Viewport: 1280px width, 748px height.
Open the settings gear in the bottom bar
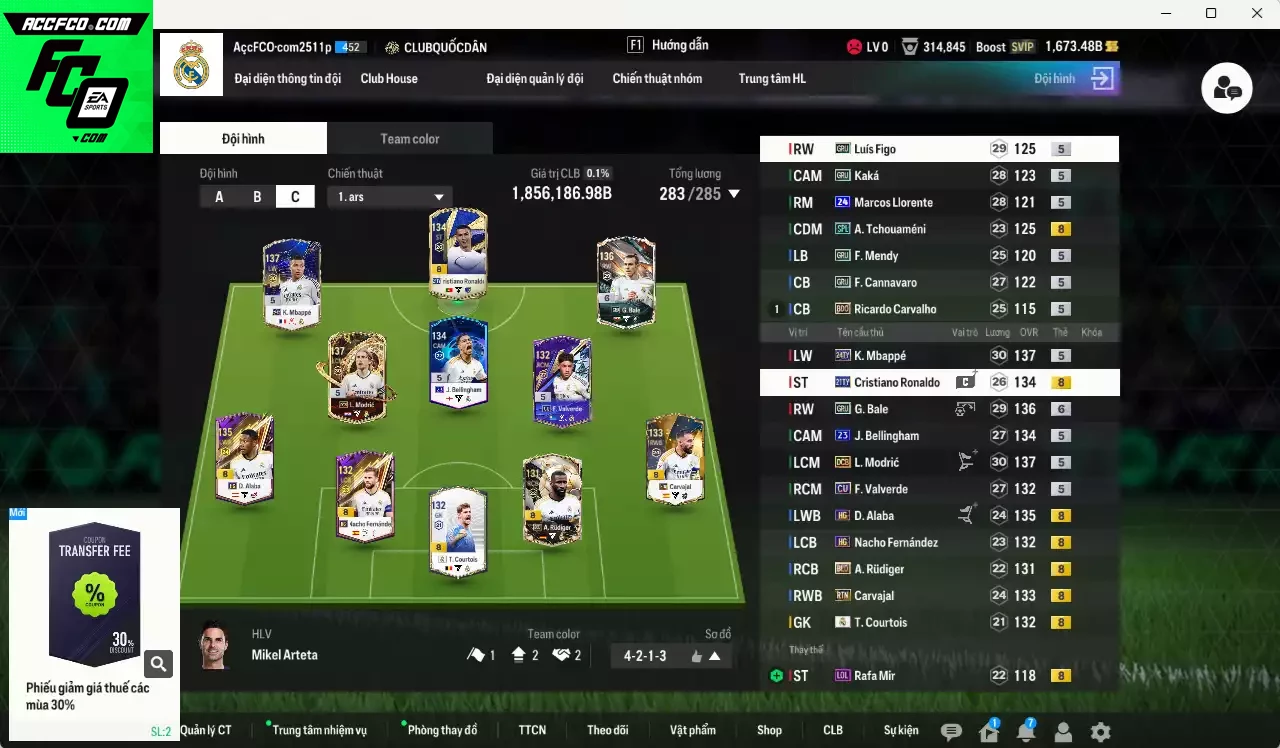coord(1101,731)
